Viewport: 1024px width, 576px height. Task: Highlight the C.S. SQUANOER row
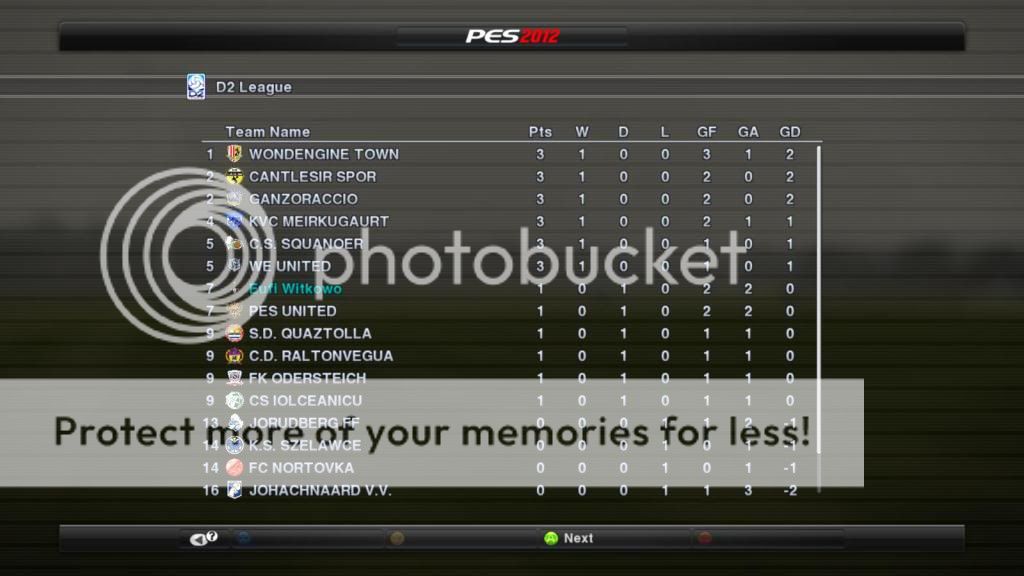tap(306, 244)
